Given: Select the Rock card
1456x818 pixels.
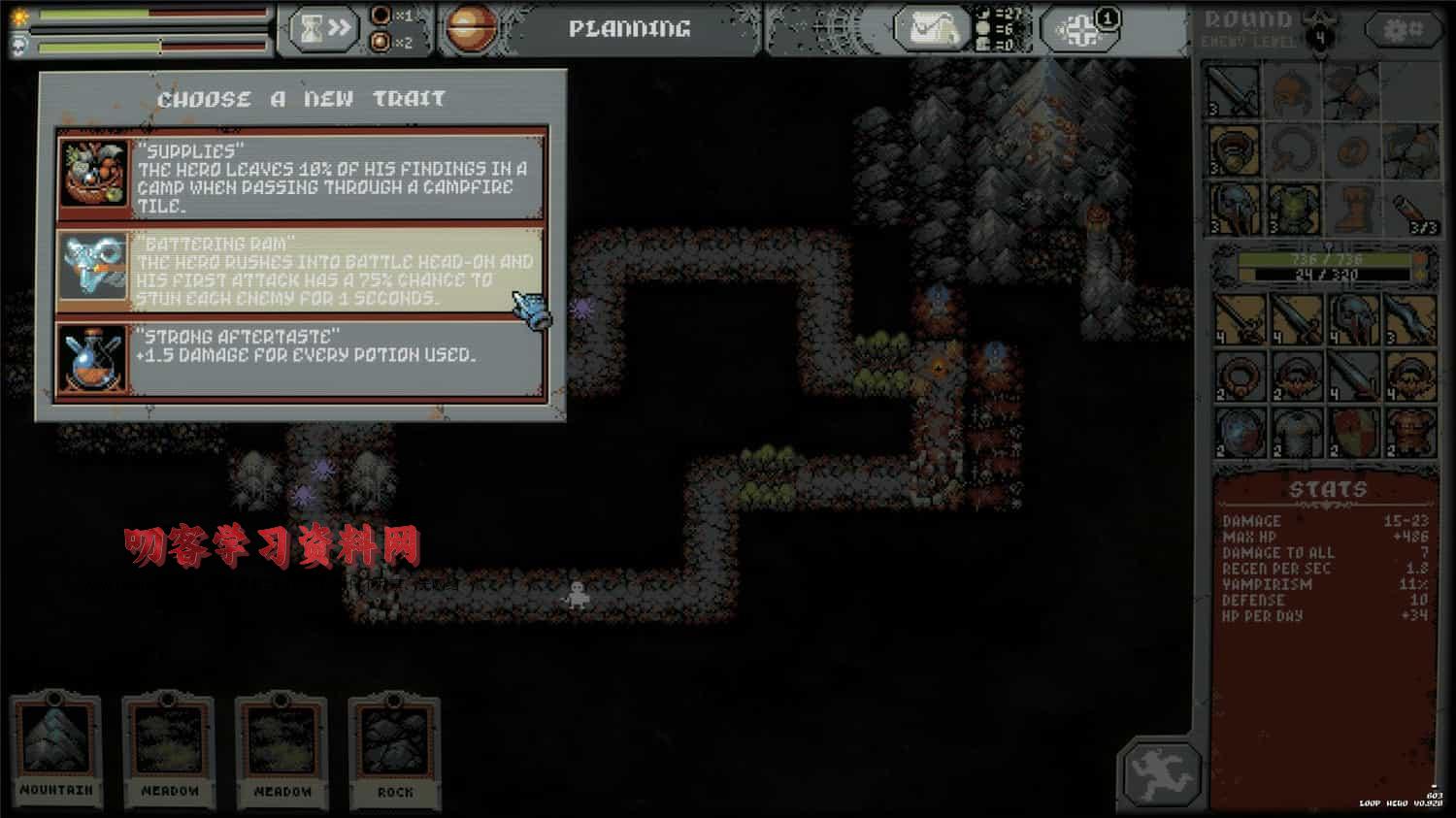Looking at the screenshot, I should [x=394, y=749].
